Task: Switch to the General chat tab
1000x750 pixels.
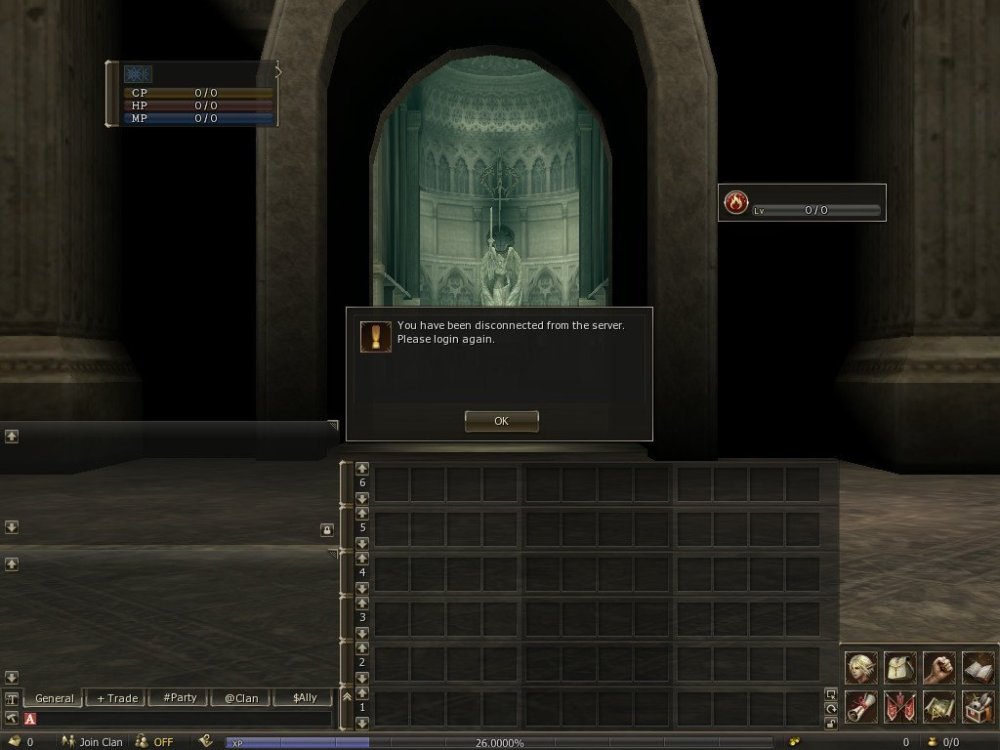Action: coord(55,698)
